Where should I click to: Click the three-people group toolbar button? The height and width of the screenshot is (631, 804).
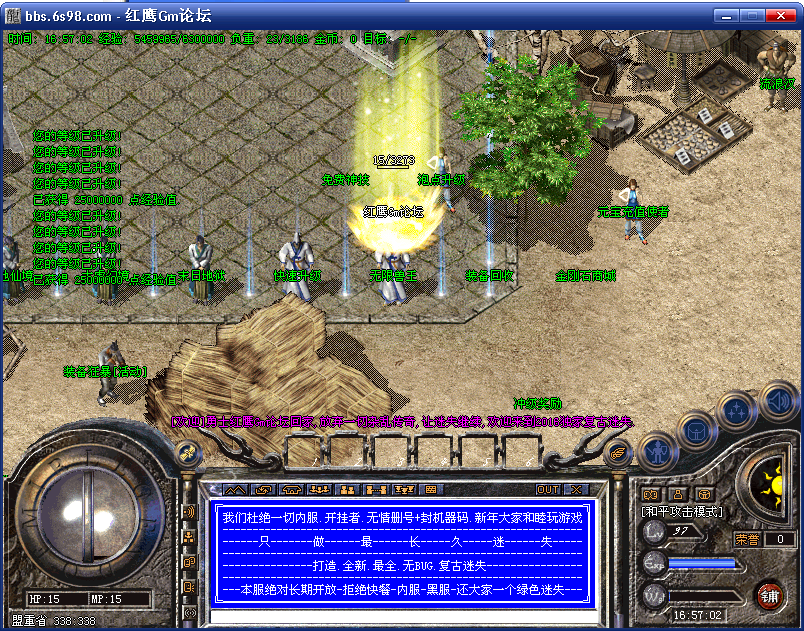click(320, 490)
